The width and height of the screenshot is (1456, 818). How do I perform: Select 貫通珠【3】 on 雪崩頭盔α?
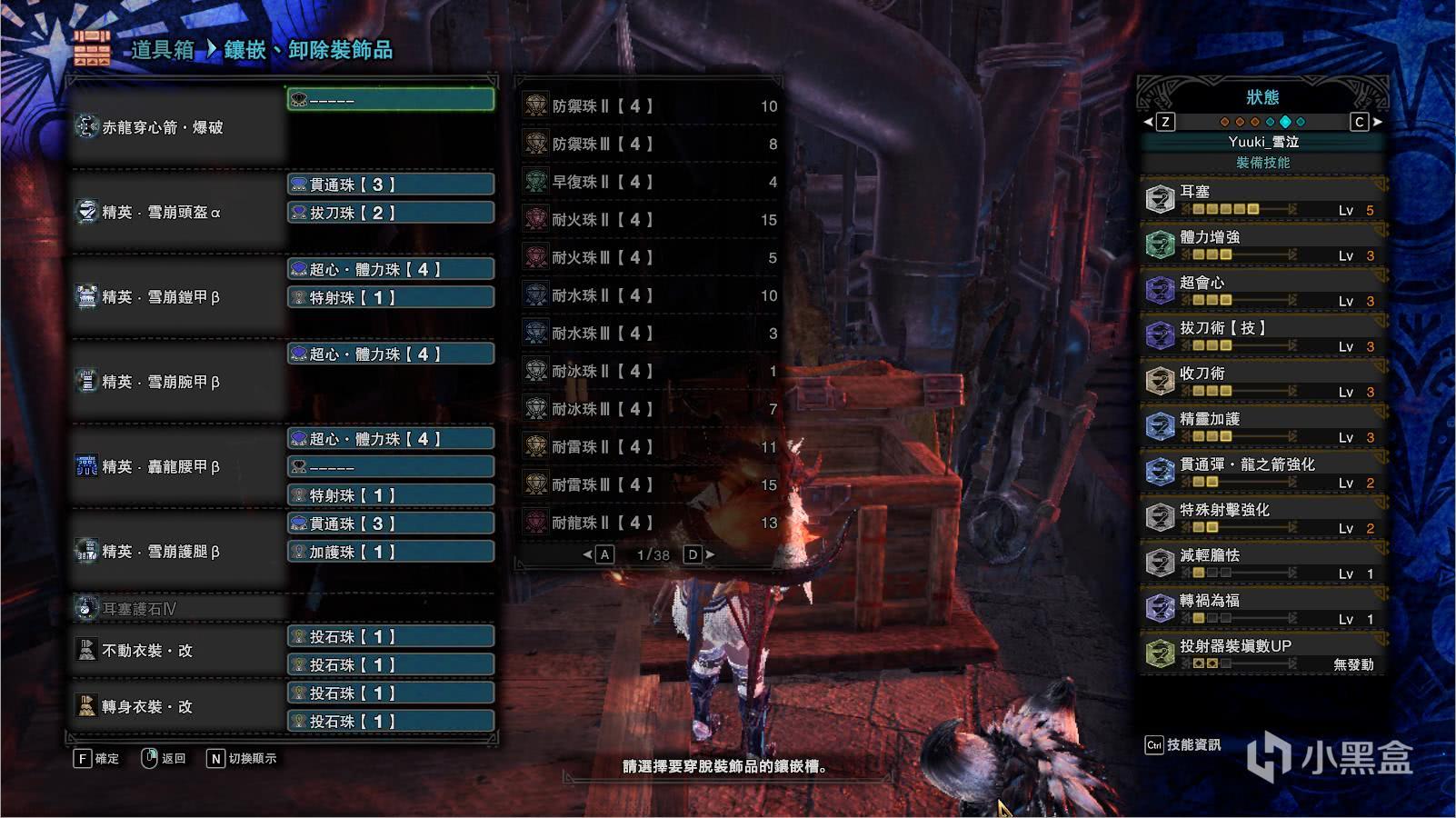pyautogui.click(x=391, y=185)
